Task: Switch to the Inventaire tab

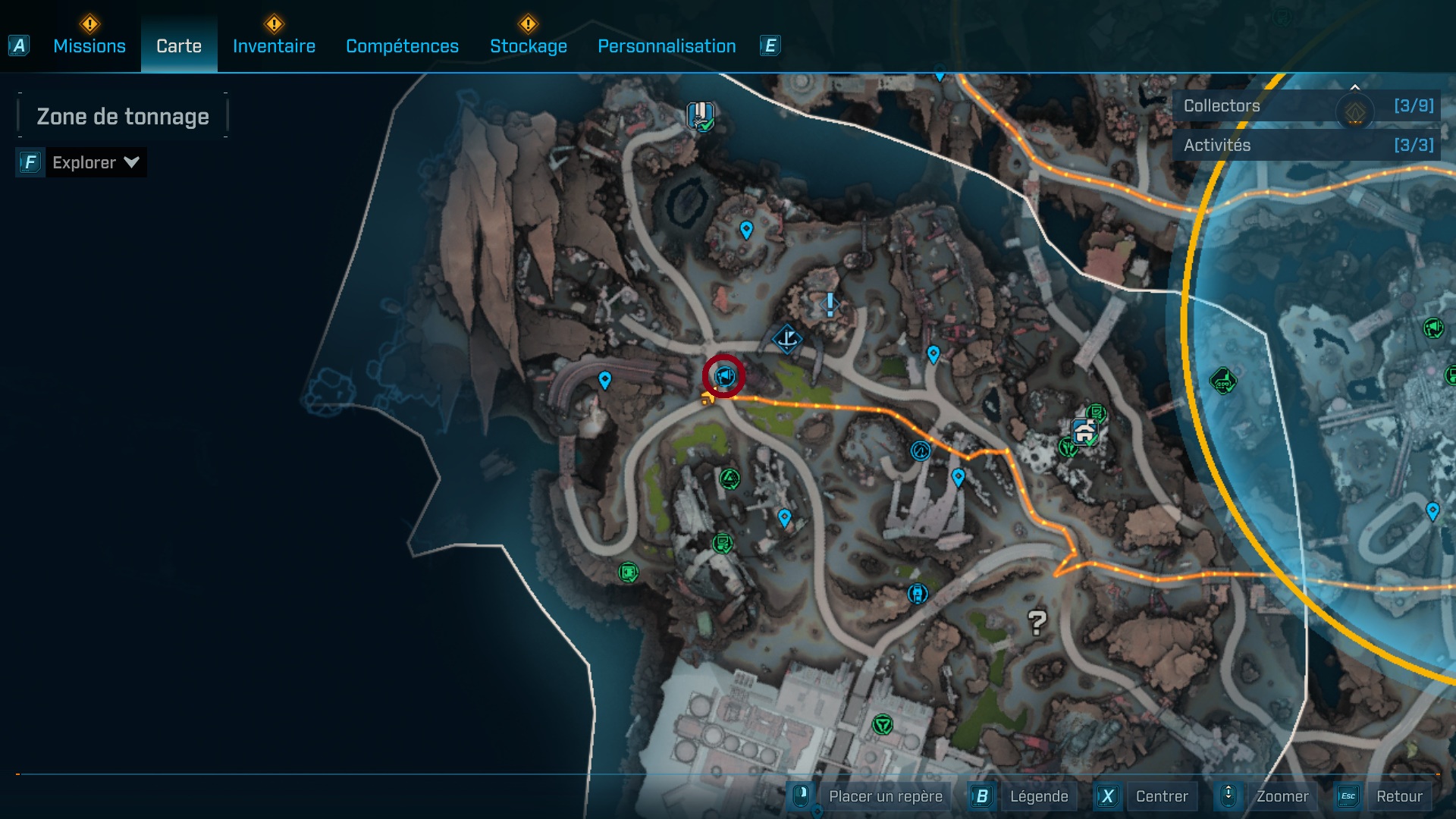Action: click(274, 46)
